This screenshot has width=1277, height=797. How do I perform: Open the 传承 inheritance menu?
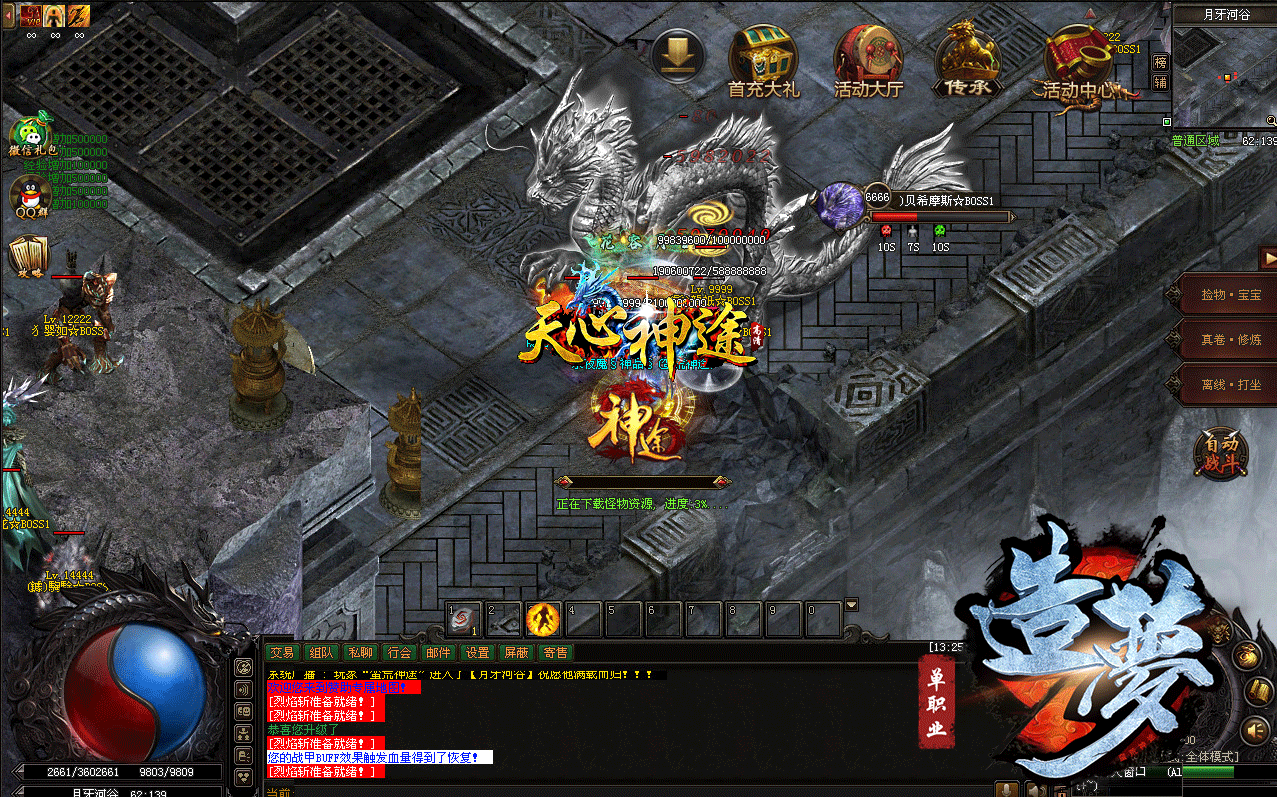[968, 58]
